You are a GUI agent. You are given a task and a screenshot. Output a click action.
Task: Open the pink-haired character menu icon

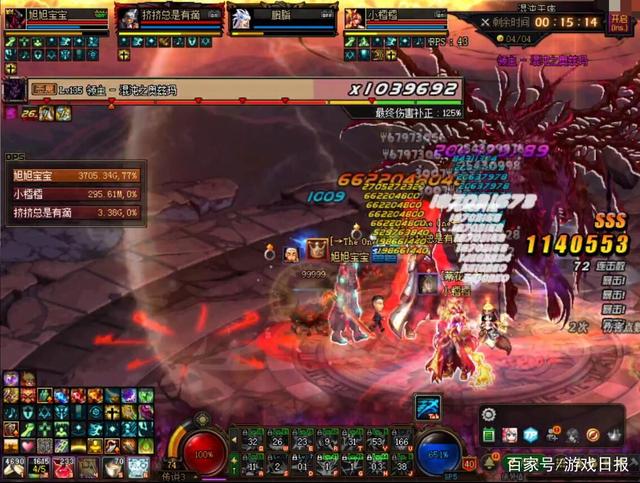pyautogui.click(x=510, y=435)
